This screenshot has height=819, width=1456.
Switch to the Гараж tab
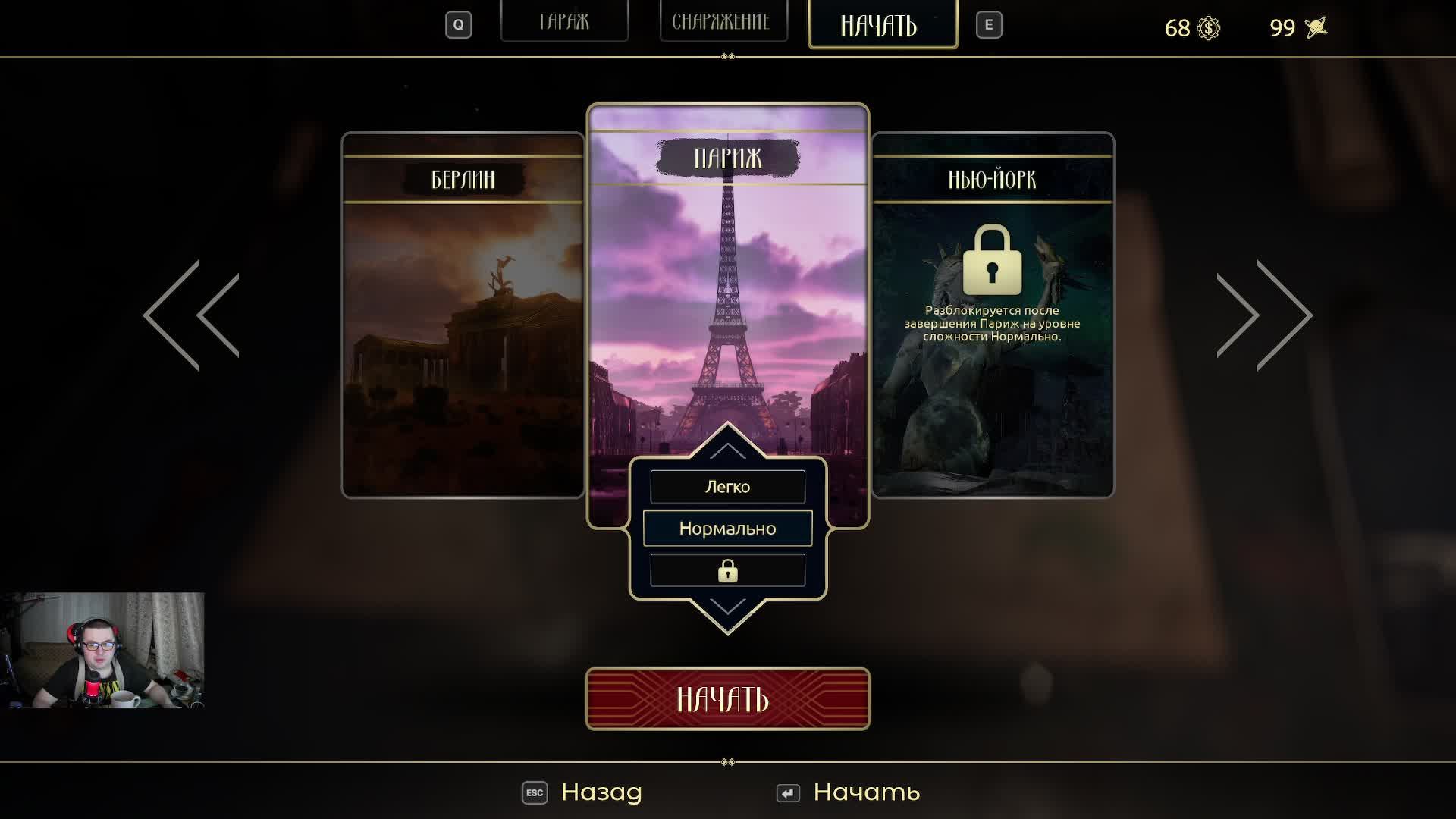pyautogui.click(x=564, y=22)
